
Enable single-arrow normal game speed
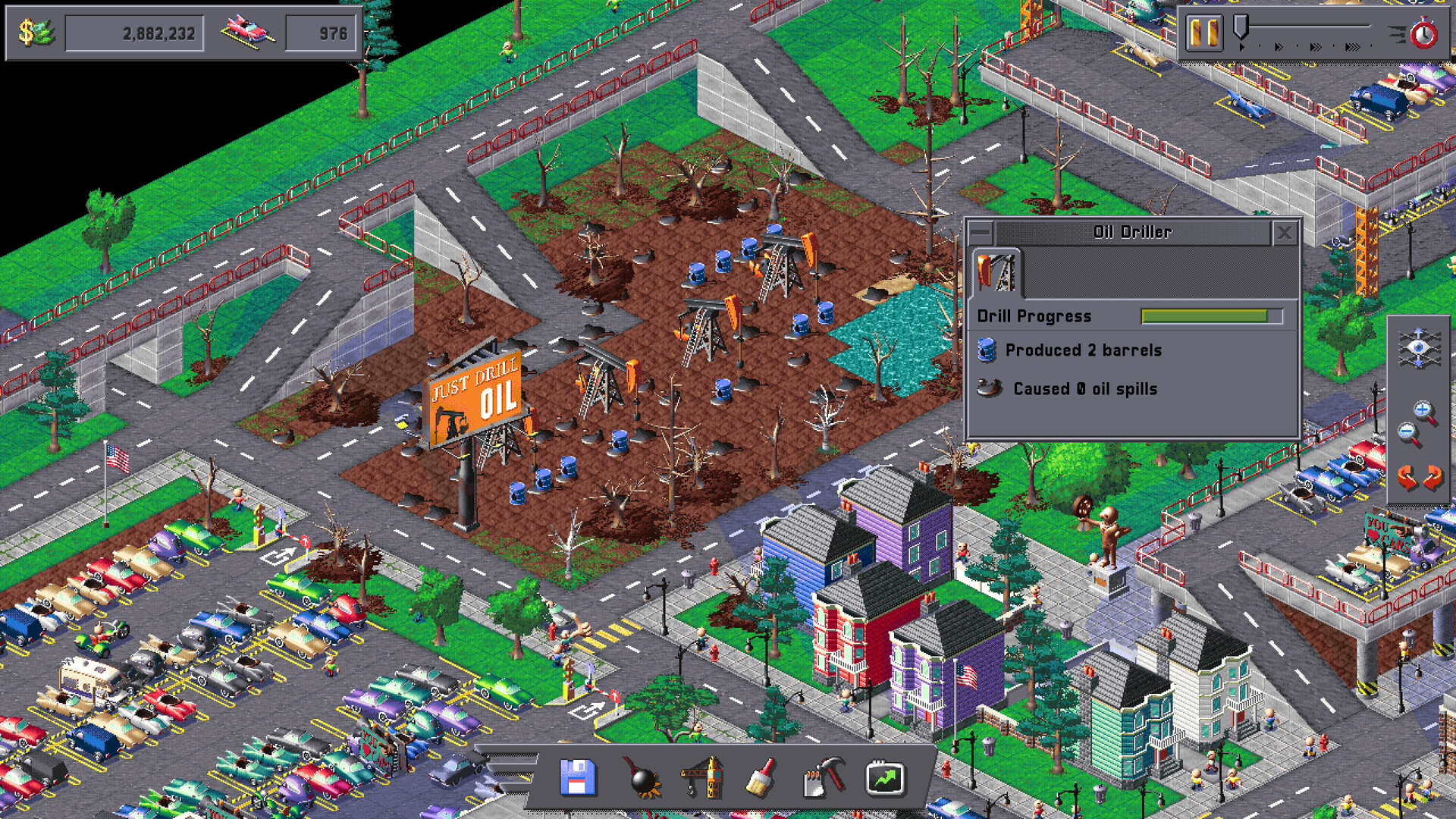[x=1242, y=46]
